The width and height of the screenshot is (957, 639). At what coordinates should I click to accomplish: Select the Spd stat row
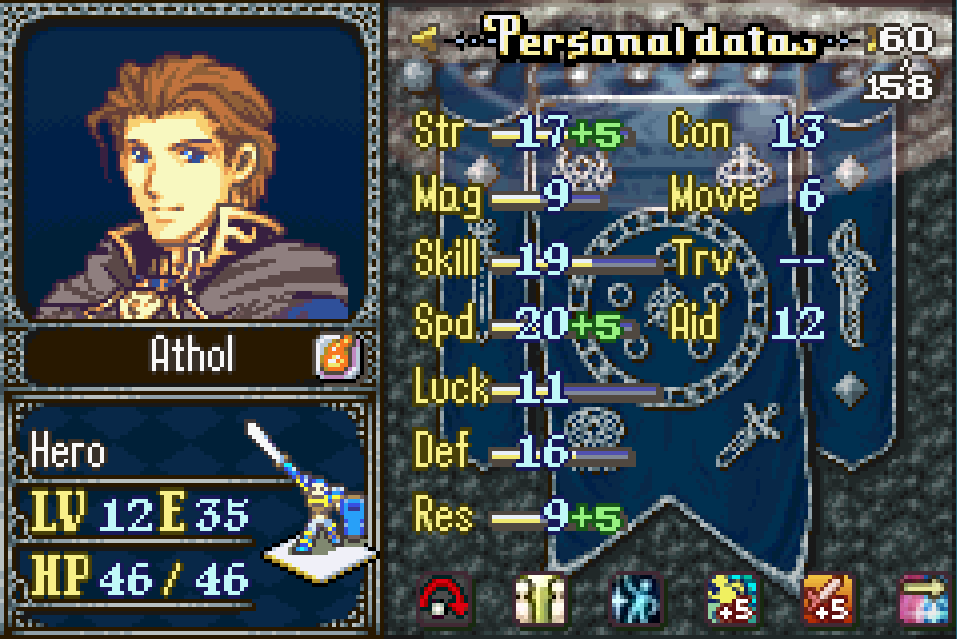click(520, 325)
